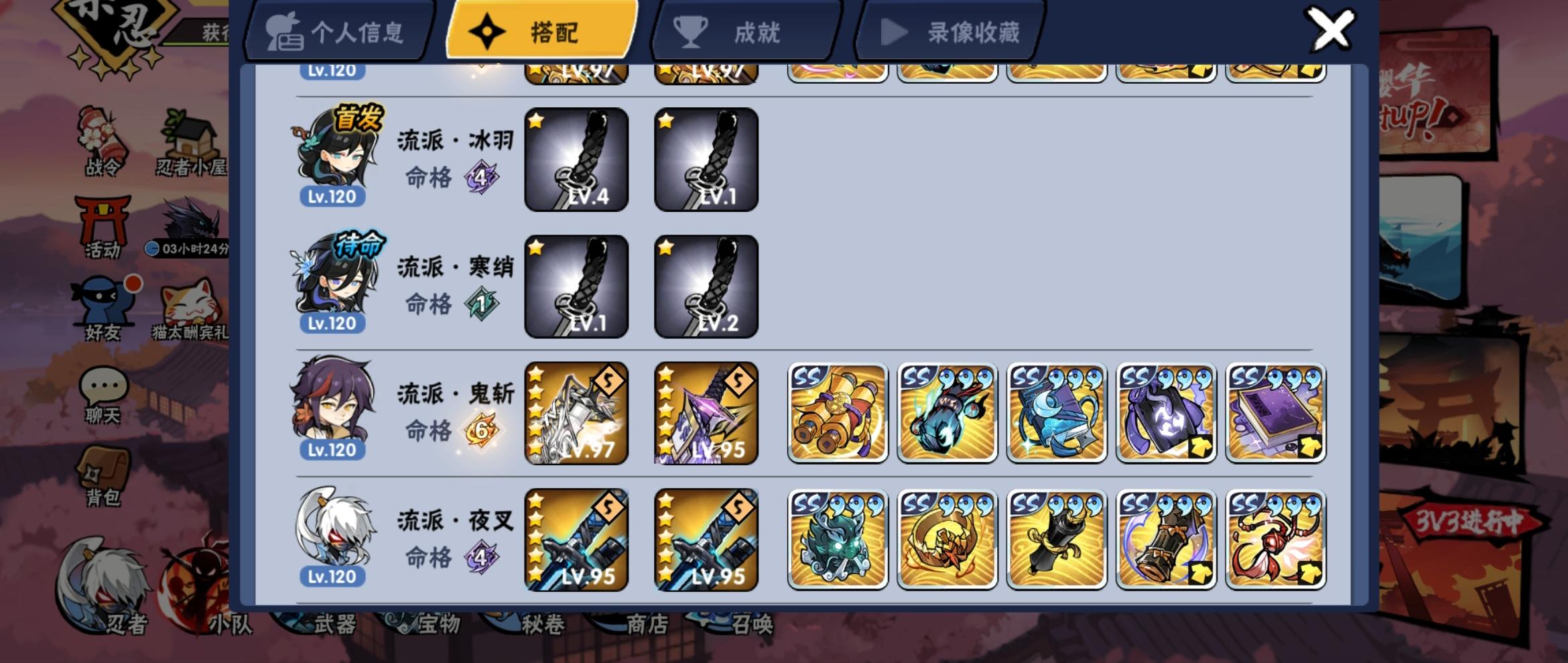Inspect the LV.97 weapon of 鬼斩
The height and width of the screenshot is (663, 1568).
578,412
